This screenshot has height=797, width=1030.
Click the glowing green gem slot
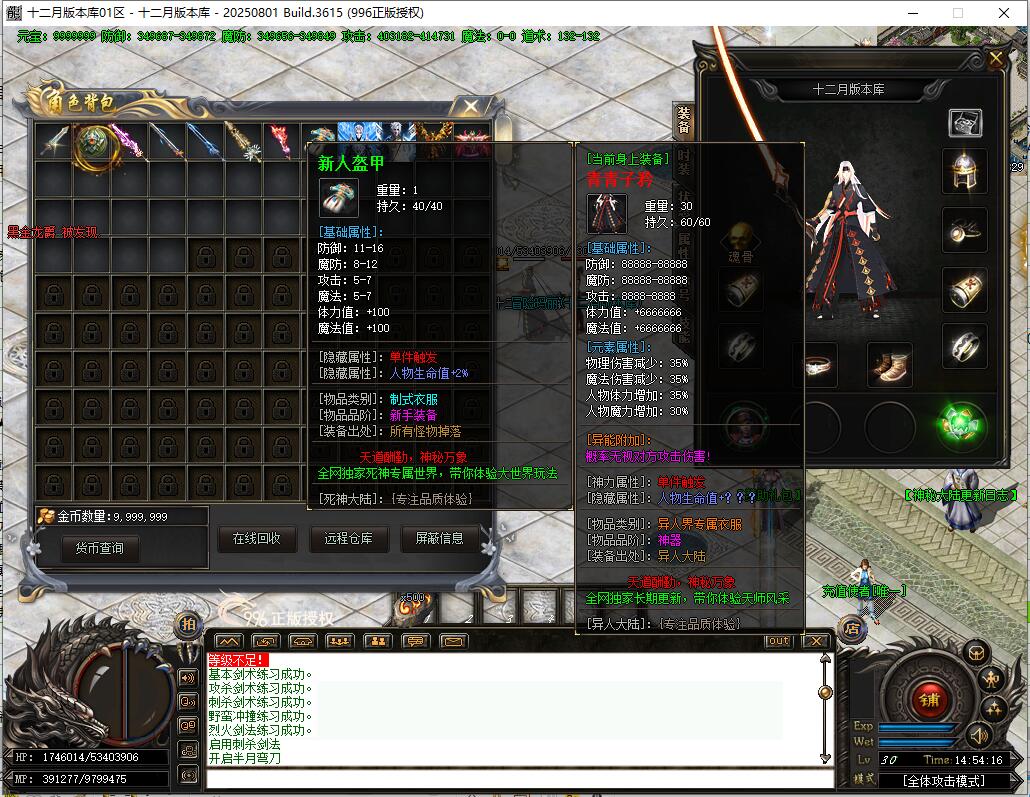pos(964,424)
